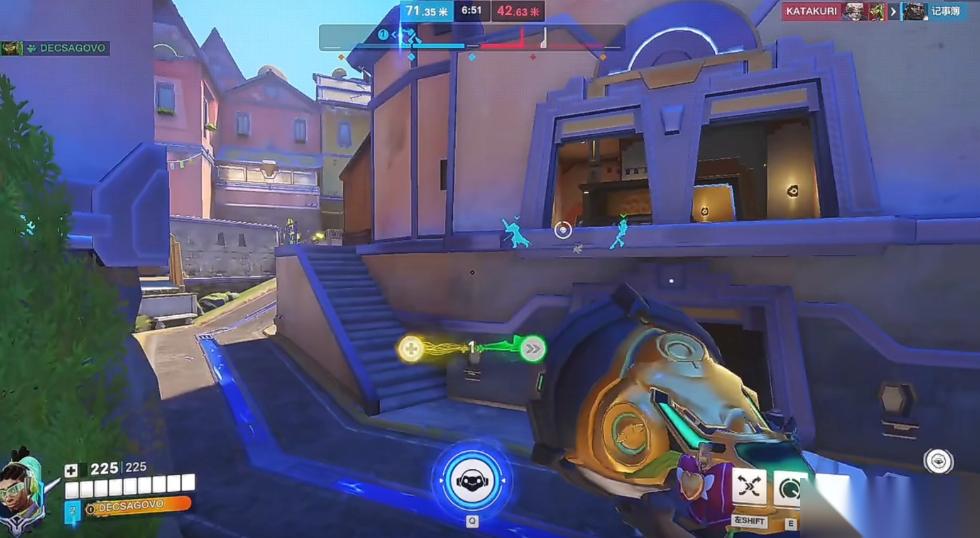
Task: Click the round eye icon
Action: 938,460
